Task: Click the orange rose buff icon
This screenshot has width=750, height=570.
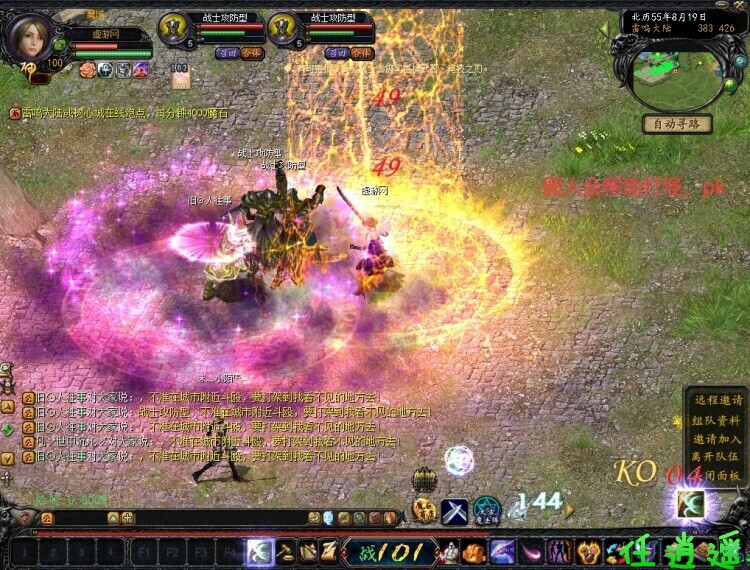Action: click(x=86, y=69)
